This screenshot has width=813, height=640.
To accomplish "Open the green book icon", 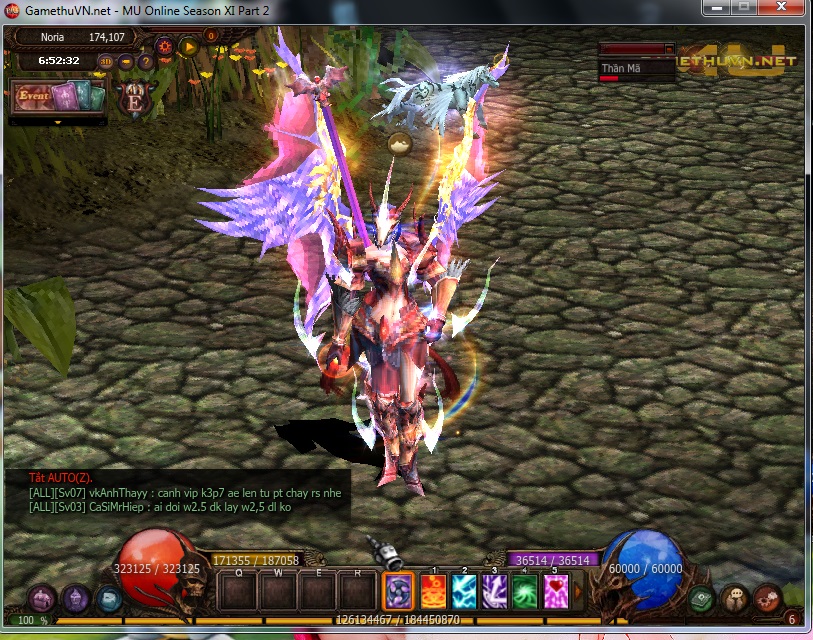I will coord(701,598).
